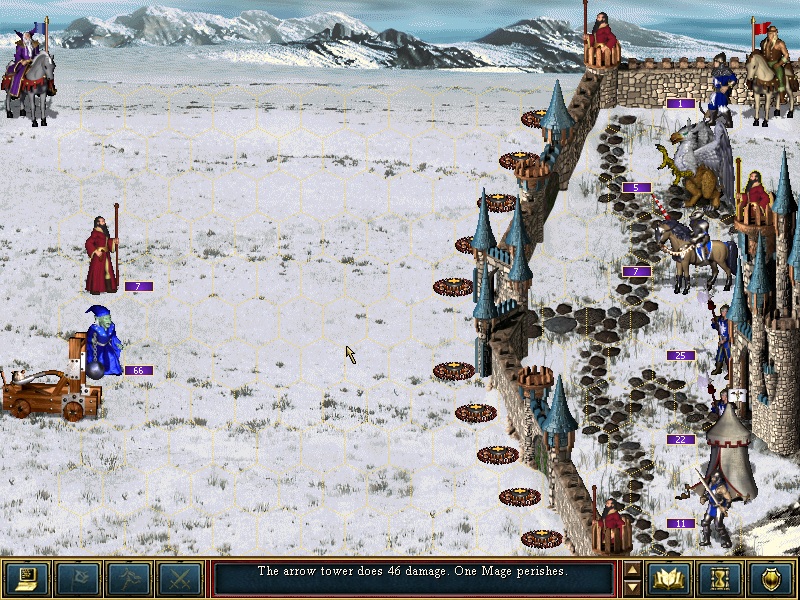
Task: Toggle auto-combat with the crossed swords
Action: [180, 578]
